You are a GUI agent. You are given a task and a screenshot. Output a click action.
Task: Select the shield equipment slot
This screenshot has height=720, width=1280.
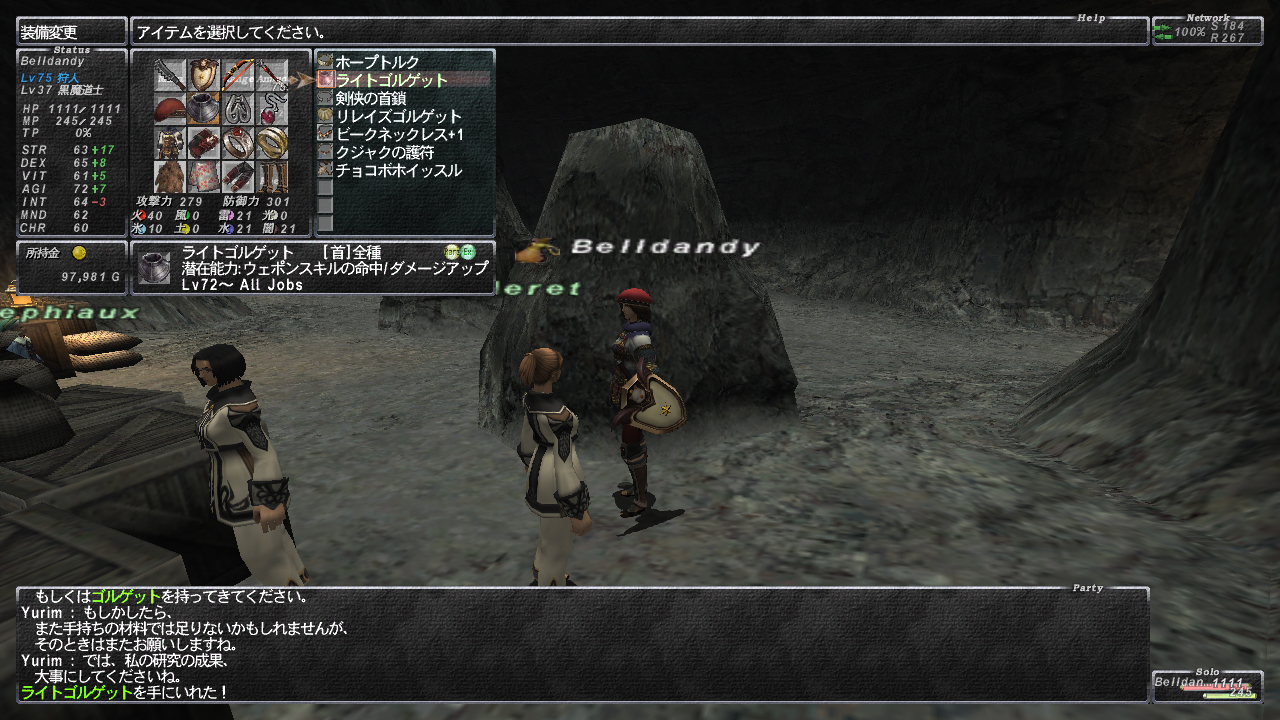[x=204, y=75]
